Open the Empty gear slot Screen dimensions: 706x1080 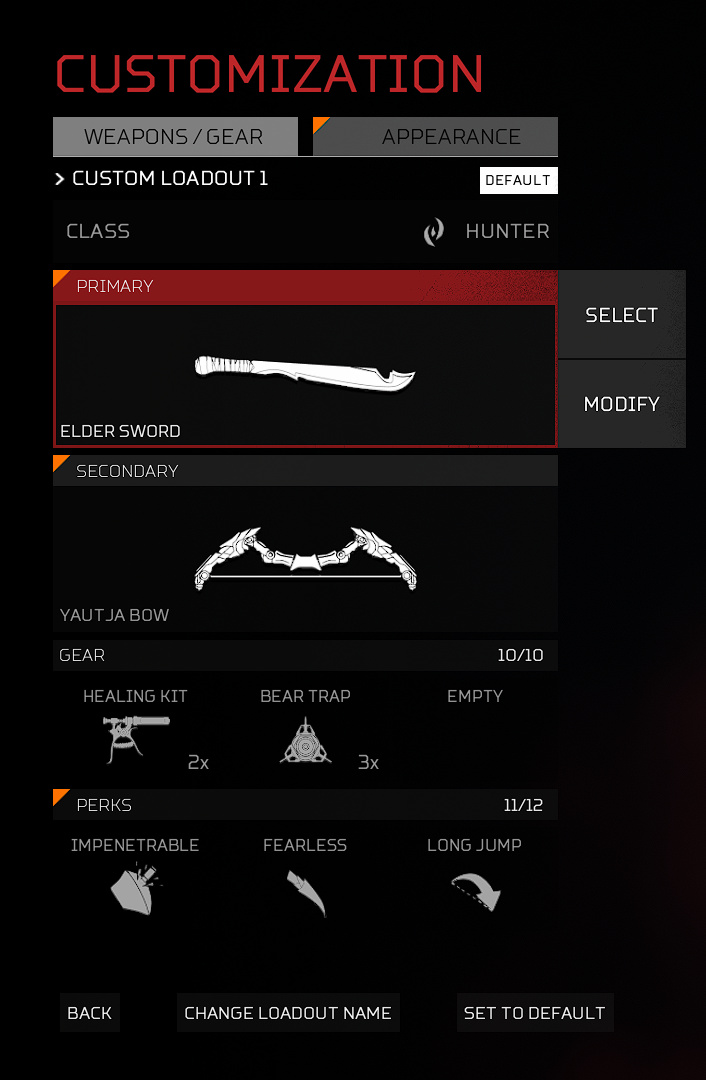point(475,732)
